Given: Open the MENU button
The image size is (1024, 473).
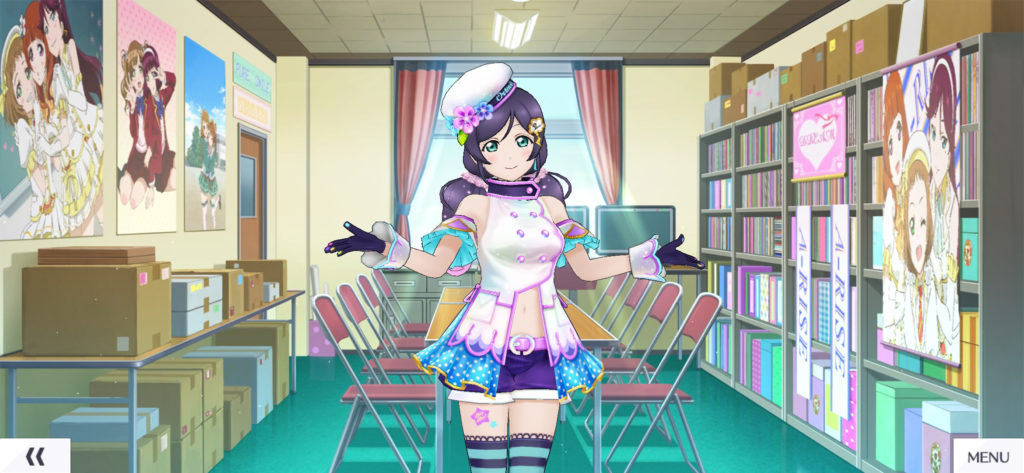Looking at the screenshot, I should (988, 457).
